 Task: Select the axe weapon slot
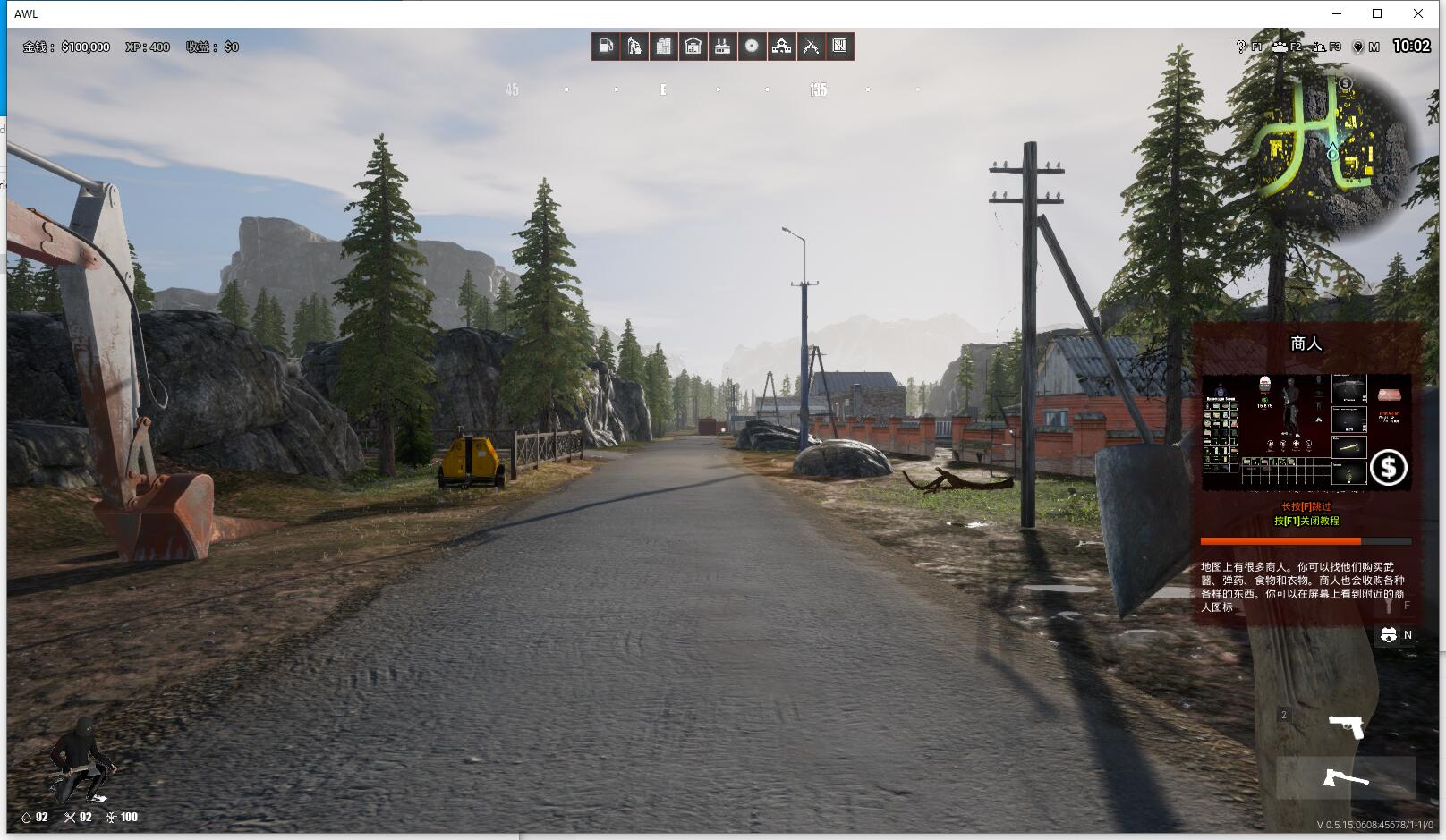tap(1346, 778)
